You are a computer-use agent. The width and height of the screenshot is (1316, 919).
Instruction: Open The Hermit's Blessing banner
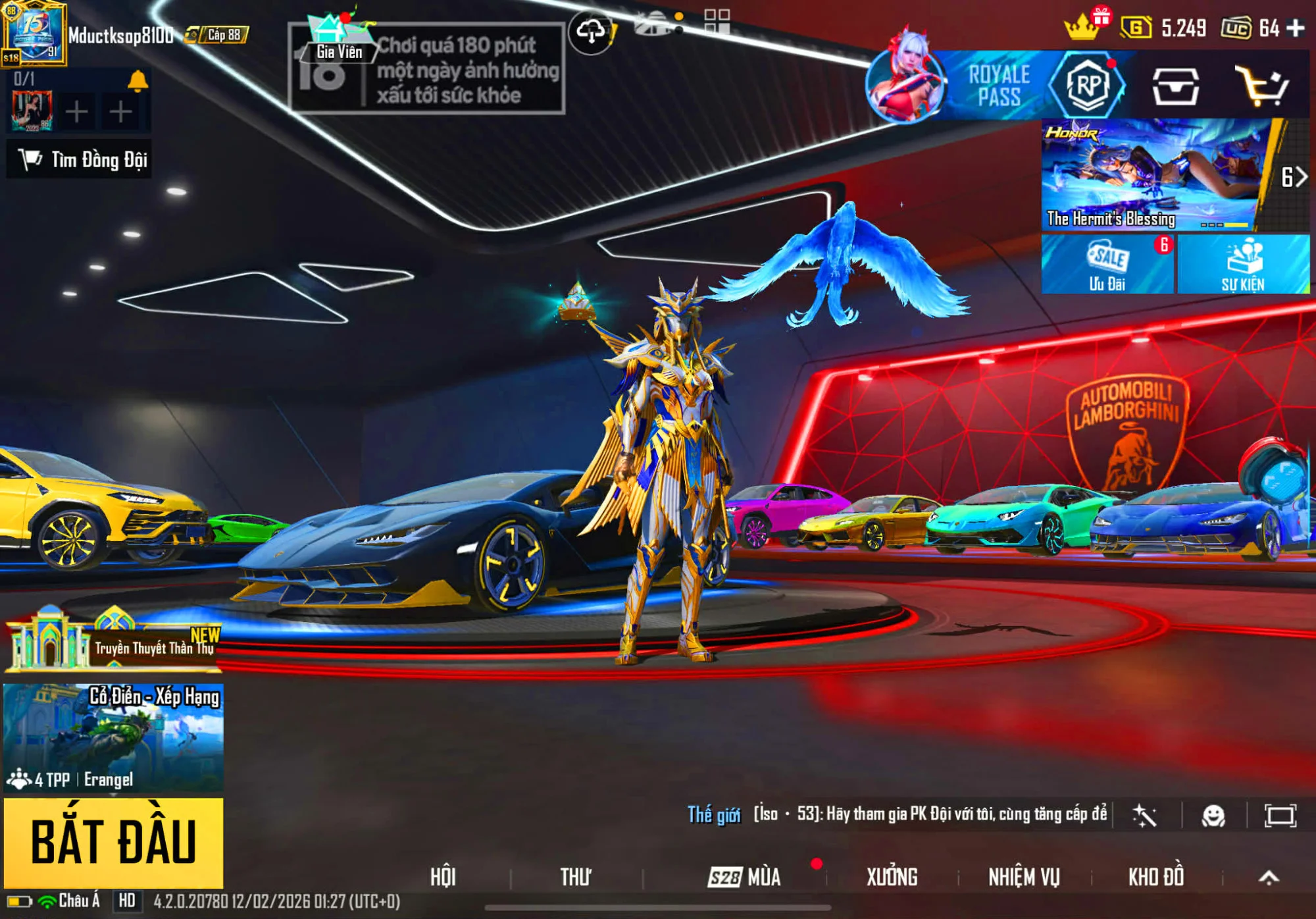click(1153, 175)
